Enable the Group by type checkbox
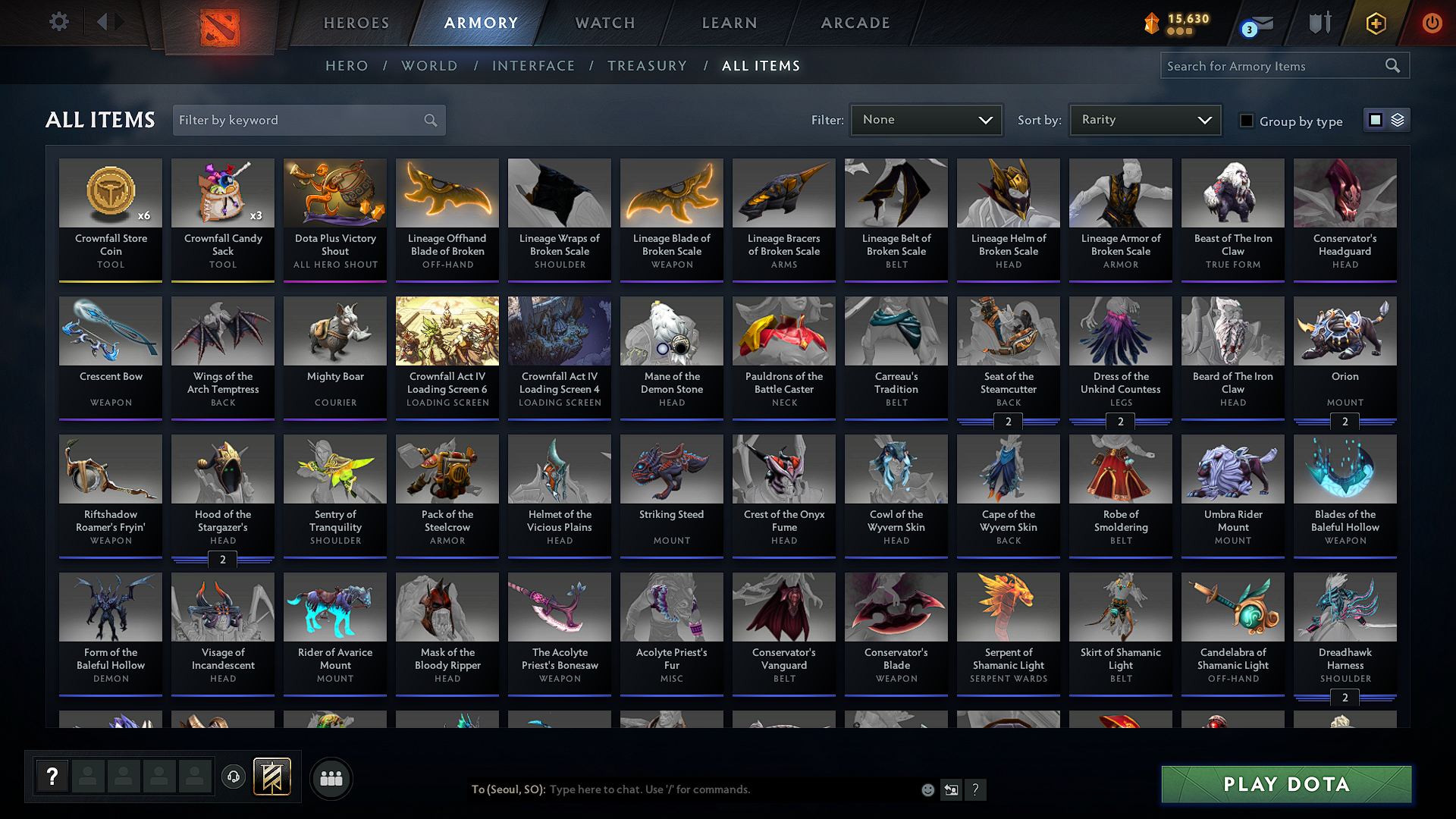The height and width of the screenshot is (819, 1456). pos(1247,120)
